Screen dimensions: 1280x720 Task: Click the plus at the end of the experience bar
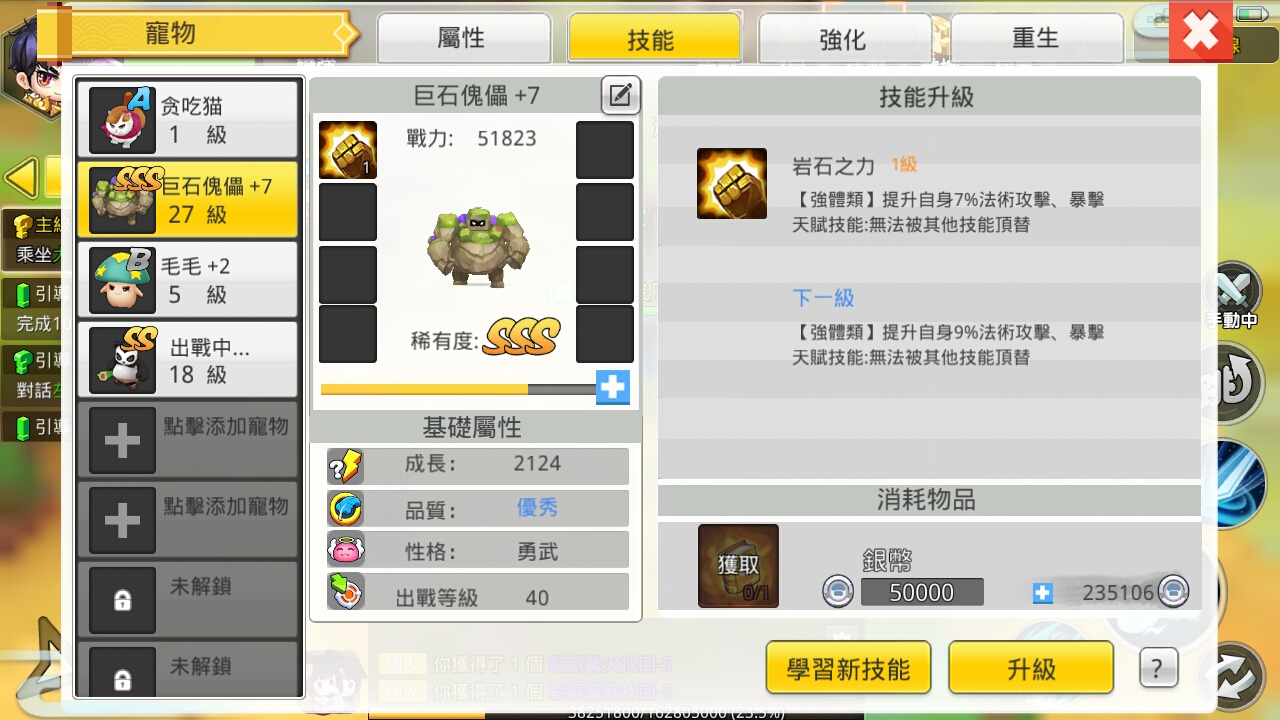[611, 387]
